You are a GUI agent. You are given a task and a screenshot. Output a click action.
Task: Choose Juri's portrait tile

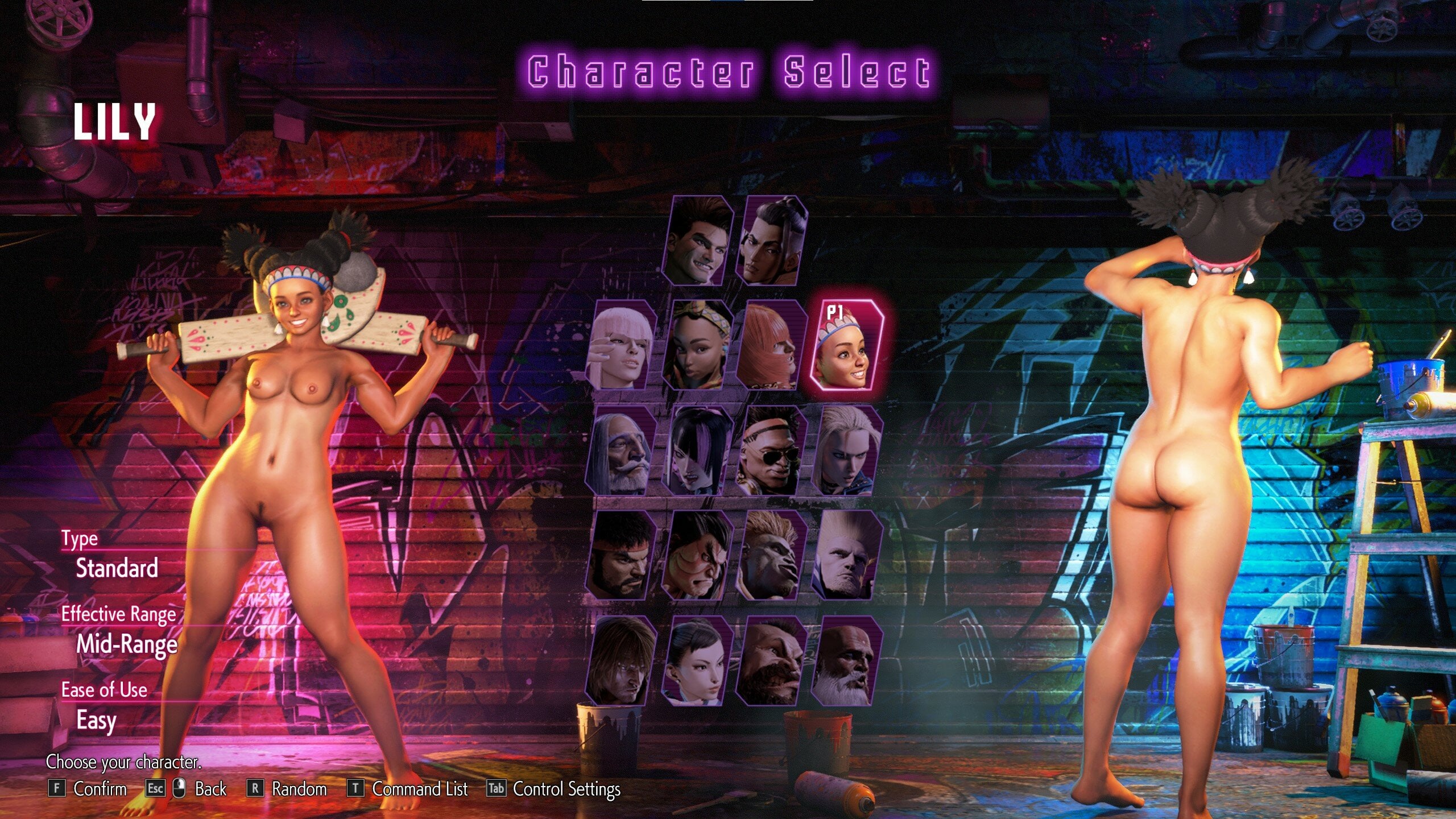[x=697, y=450]
